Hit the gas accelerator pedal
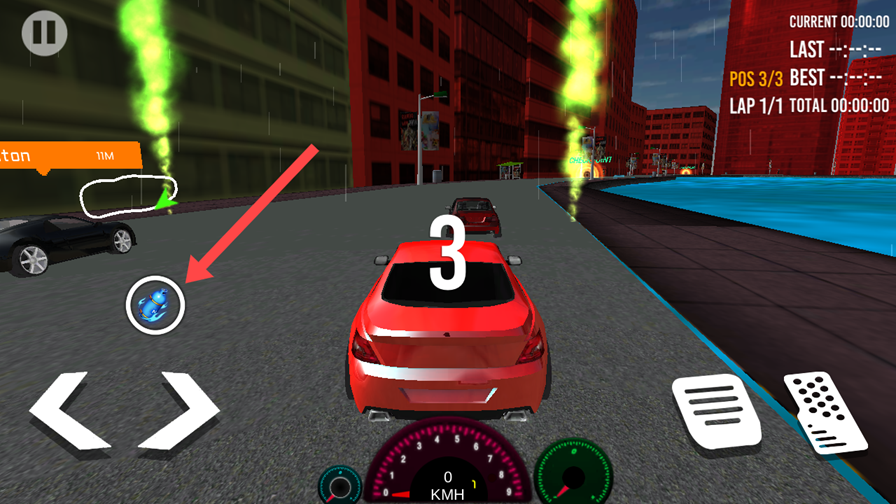The width and height of the screenshot is (896, 504). click(825, 412)
